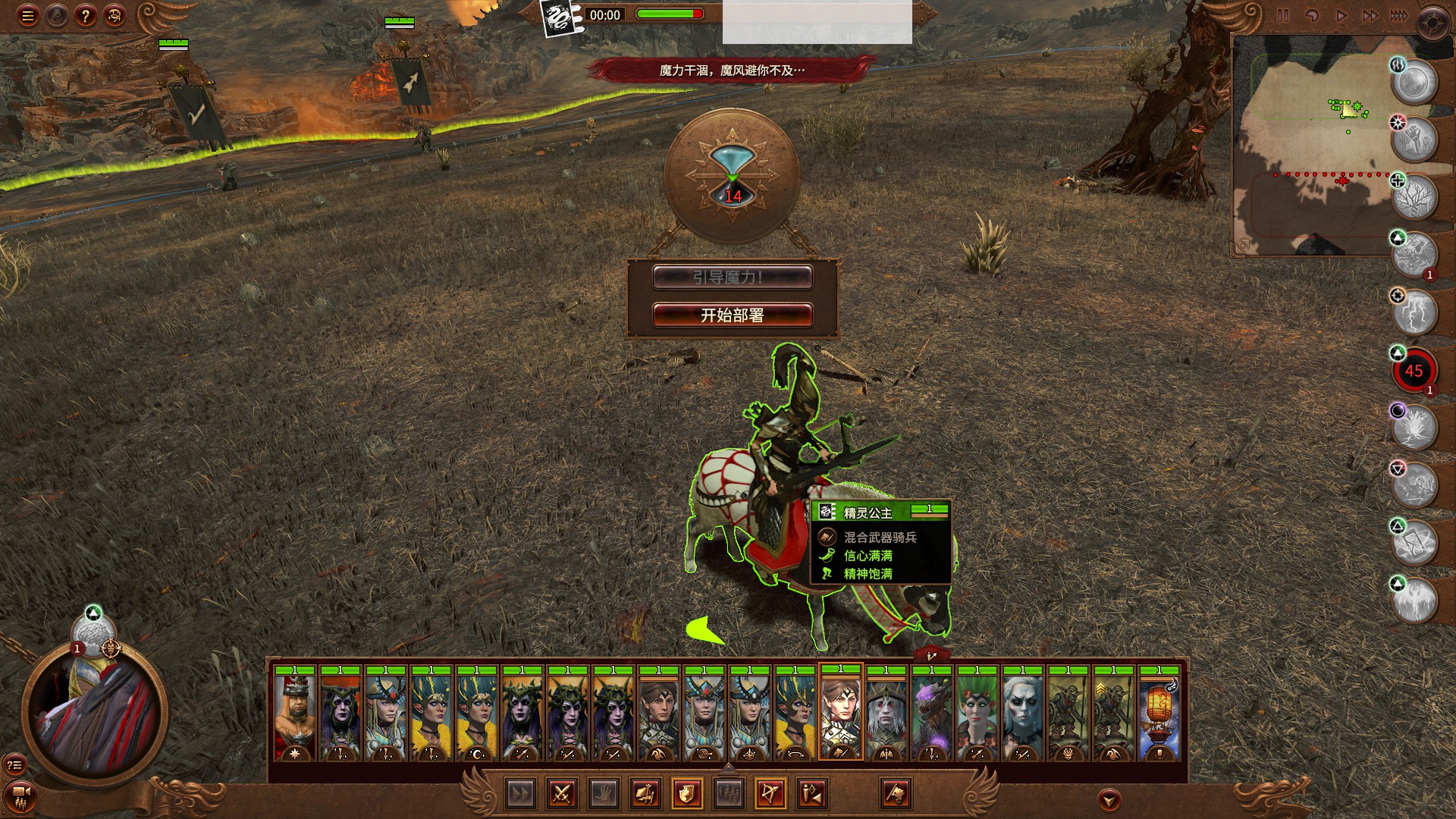
Task: Set normal speed with the single play arrow
Action: 1341,16
